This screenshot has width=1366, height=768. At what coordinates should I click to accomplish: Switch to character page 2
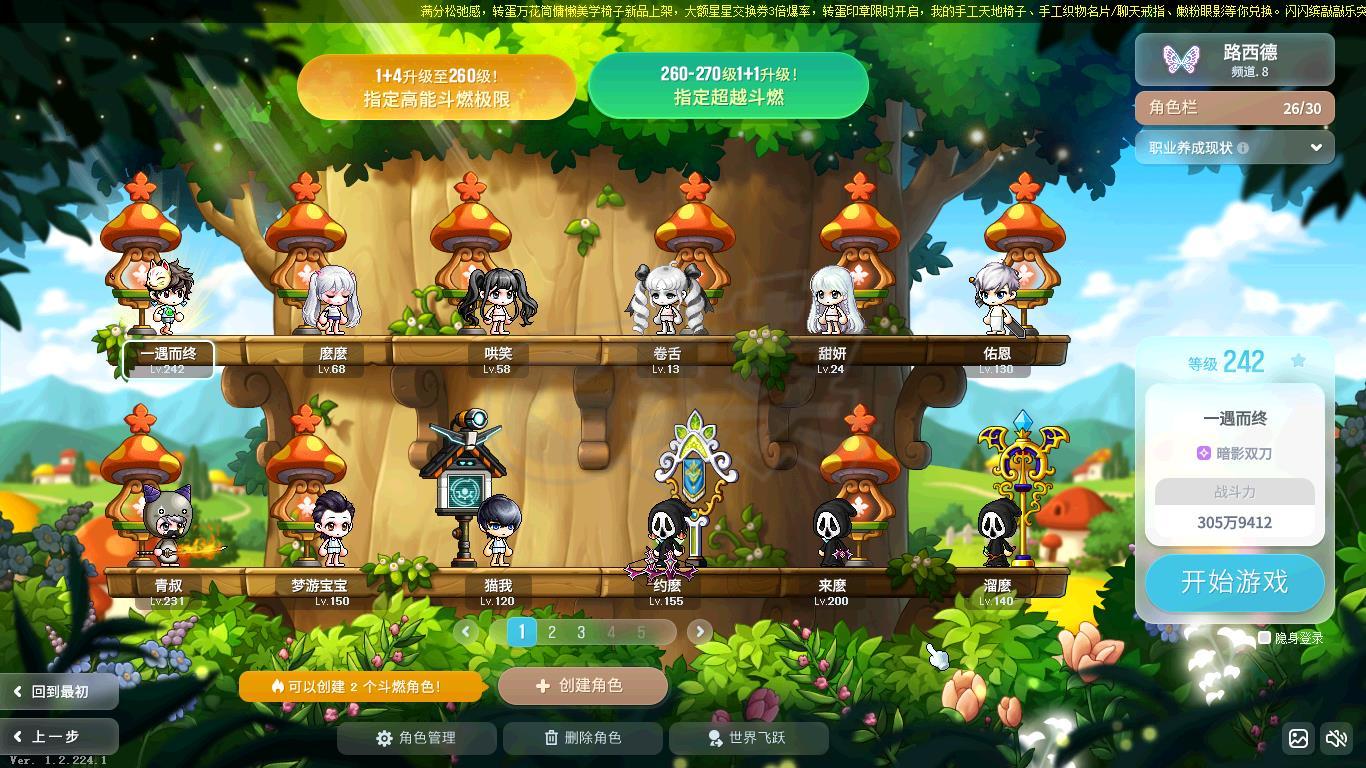pyautogui.click(x=551, y=632)
